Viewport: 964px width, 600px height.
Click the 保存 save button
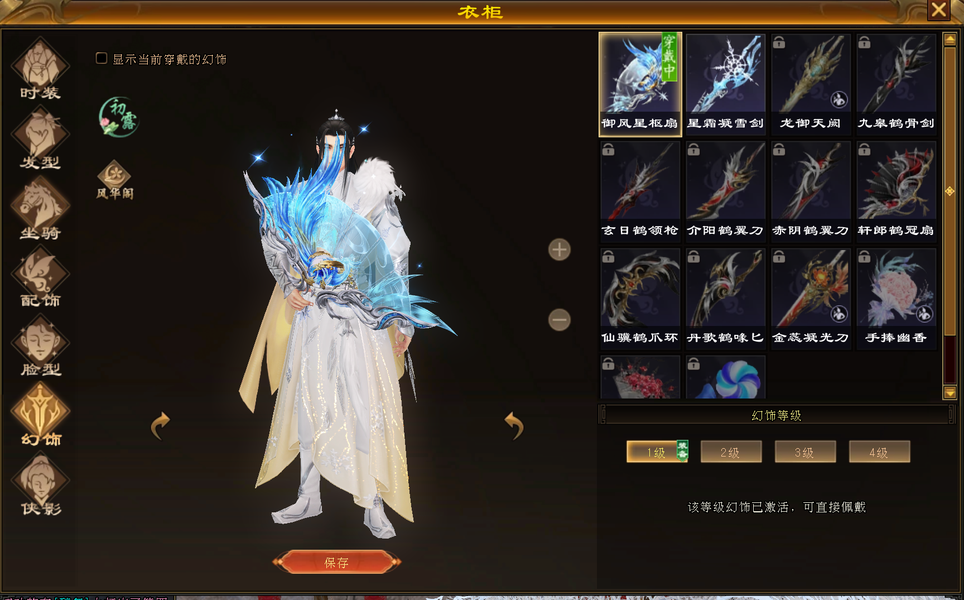336,562
